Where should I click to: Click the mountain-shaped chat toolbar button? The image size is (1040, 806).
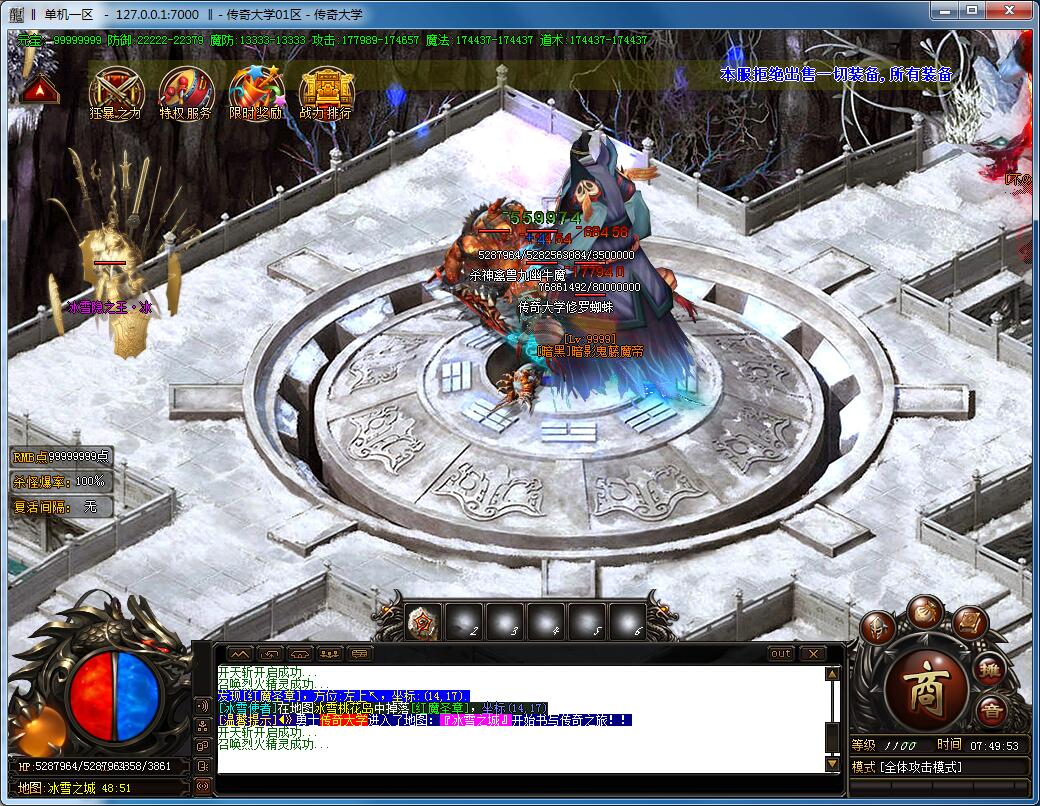click(x=240, y=653)
